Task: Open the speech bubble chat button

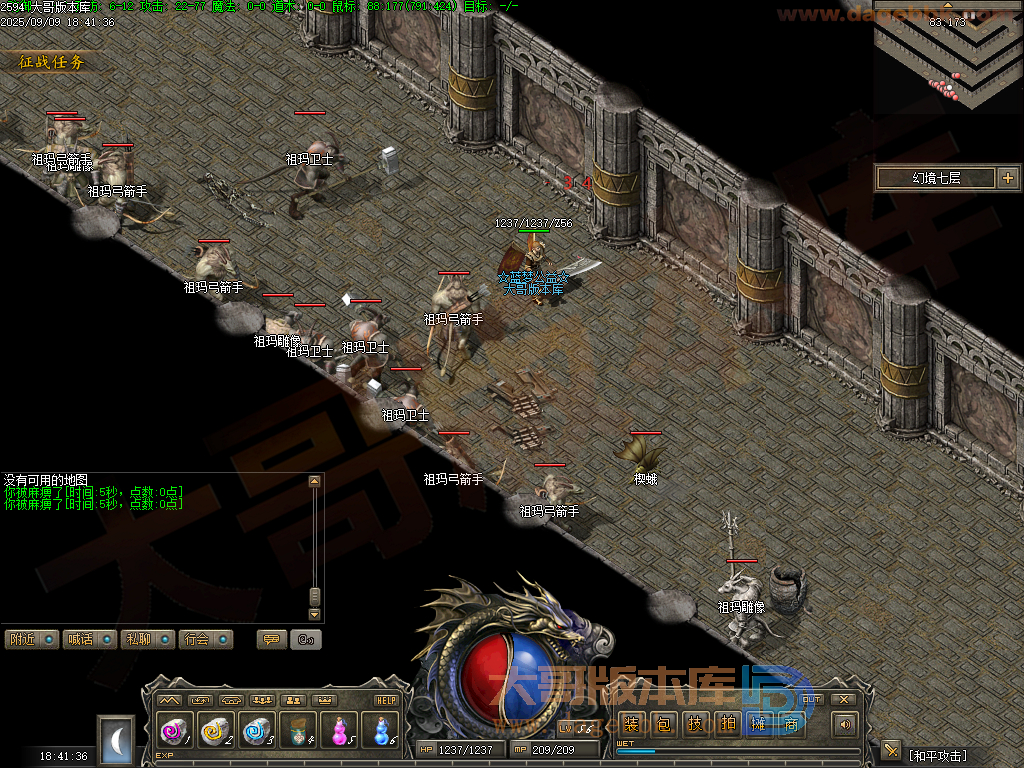Action: tap(271, 639)
